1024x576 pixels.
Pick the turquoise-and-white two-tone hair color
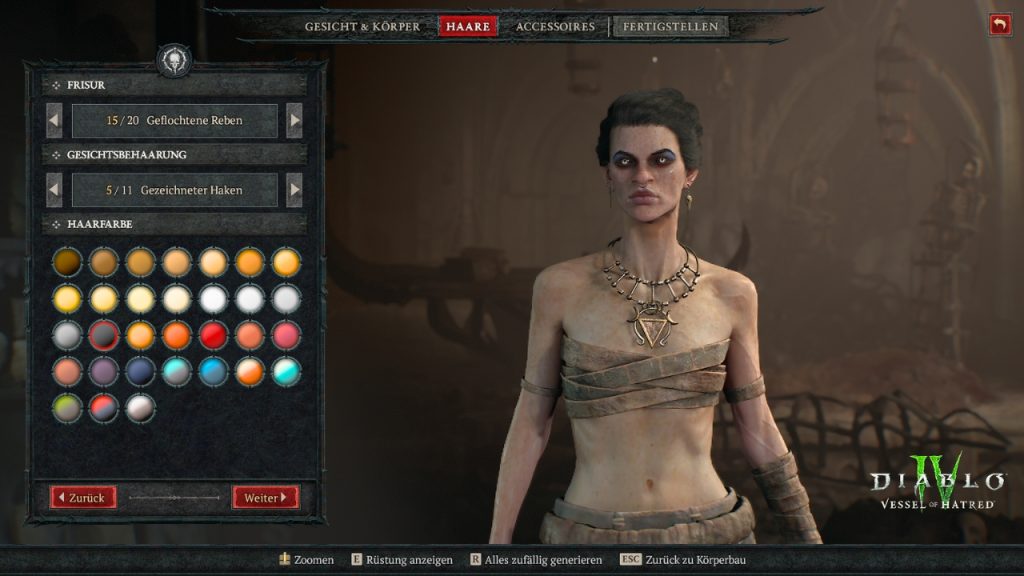(x=286, y=371)
